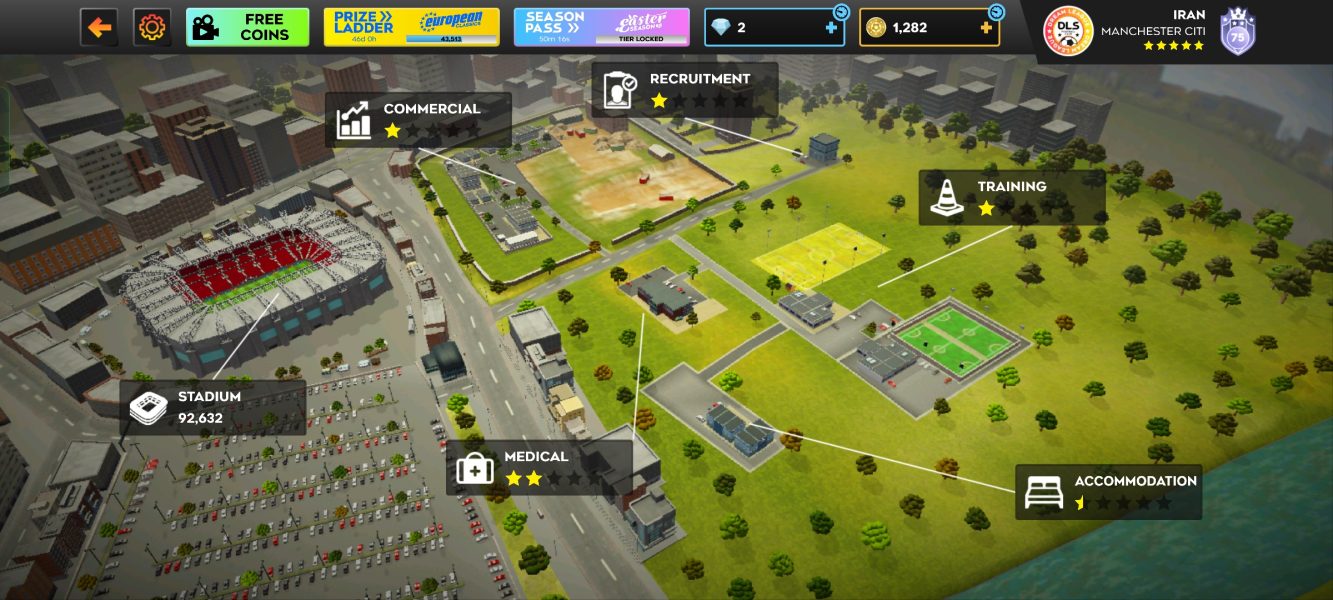Open settings with the gear icon
This screenshot has width=1333, height=600.
[x=152, y=28]
